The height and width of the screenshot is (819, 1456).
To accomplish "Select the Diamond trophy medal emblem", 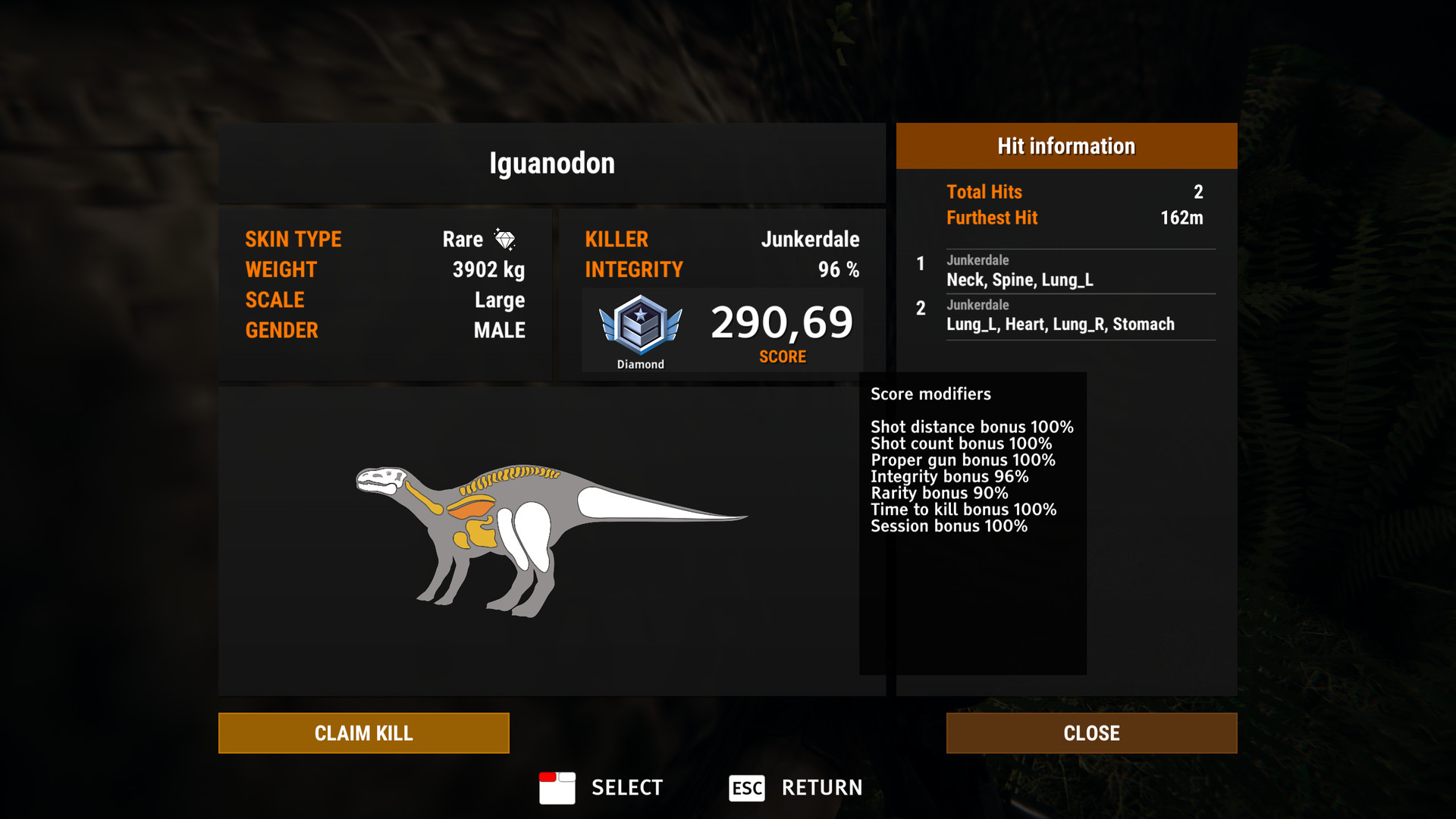I will [639, 326].
